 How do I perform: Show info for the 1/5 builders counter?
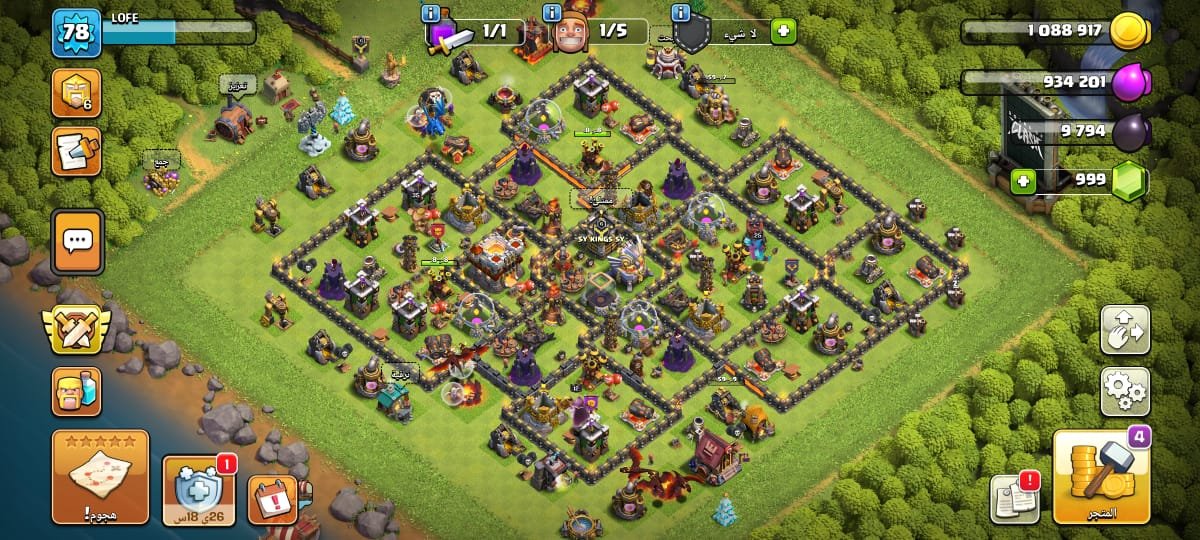click(551, 13)
